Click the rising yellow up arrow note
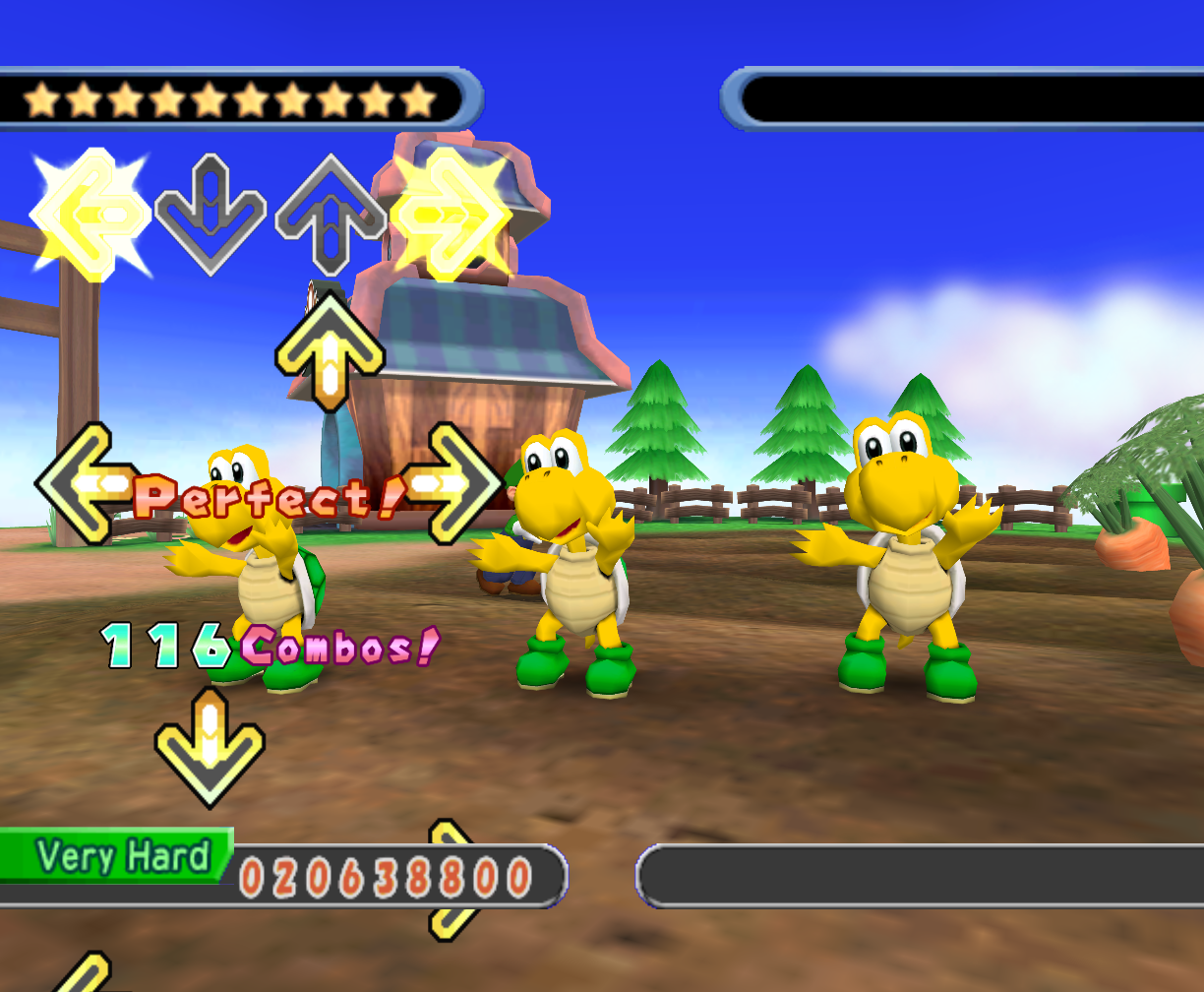The image size is (1204, 992). coord(330,350)
